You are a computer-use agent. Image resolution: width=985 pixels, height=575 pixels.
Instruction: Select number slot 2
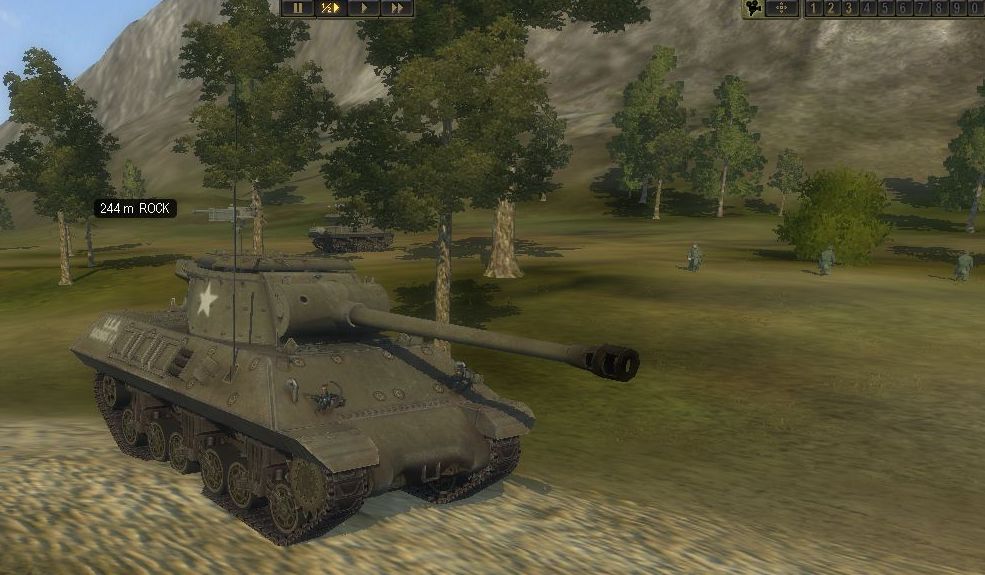coord(831,8)
